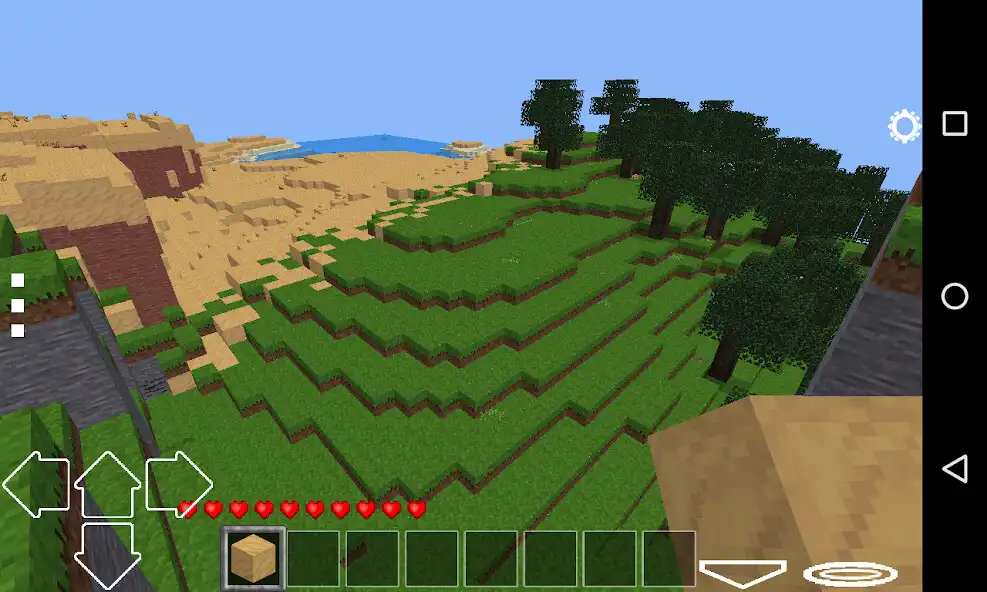Screen dimensions: 987x592
Task: Move right with the right arrow
Action: [x=180, y=484]
